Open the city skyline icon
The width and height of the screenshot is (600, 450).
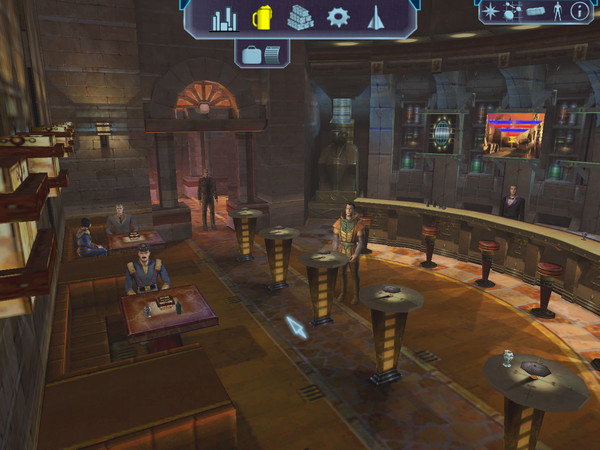tap(224, 18)
